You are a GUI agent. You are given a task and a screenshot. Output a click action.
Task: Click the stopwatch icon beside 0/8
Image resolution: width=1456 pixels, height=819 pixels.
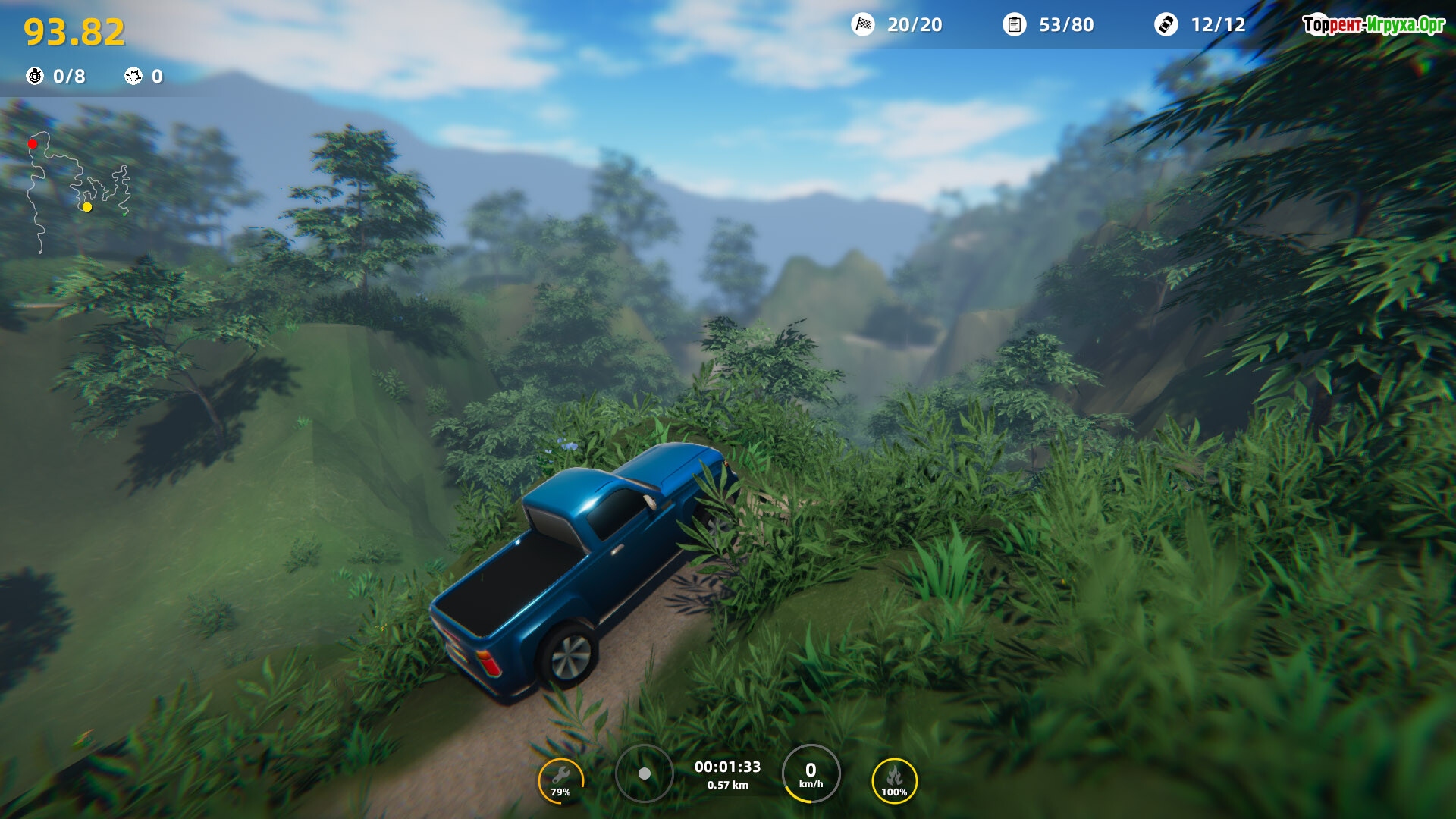(x=35, y=76)
